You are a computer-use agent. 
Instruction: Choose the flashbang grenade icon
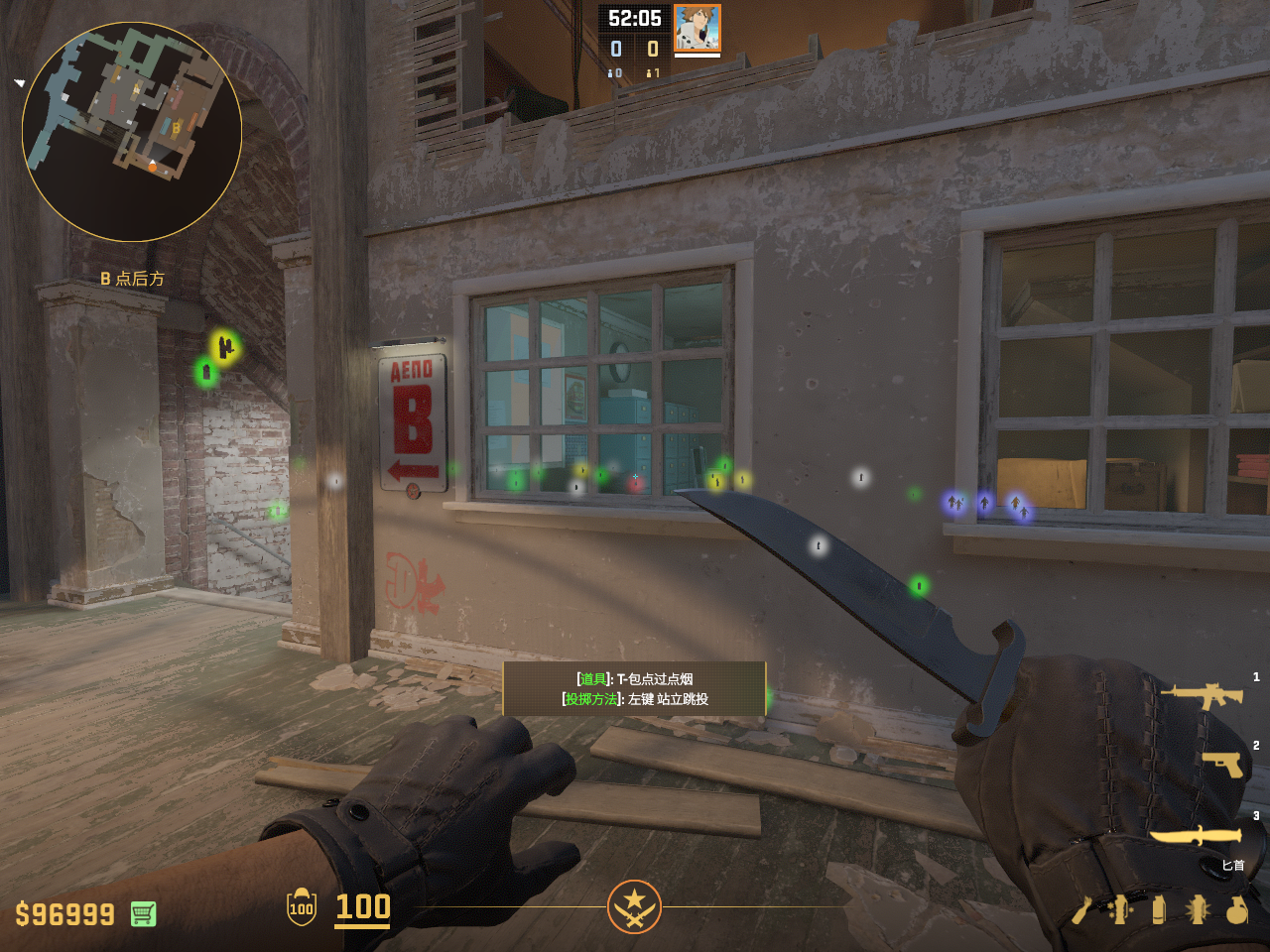point(1198,909)
